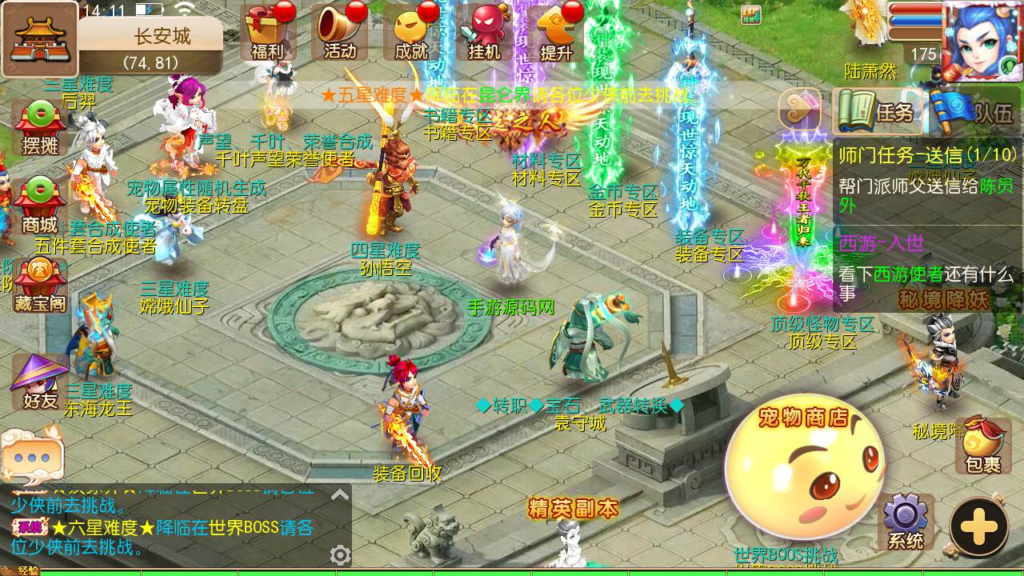
Task: Open the 摆摊 stall icon
Action: (39, 129)
